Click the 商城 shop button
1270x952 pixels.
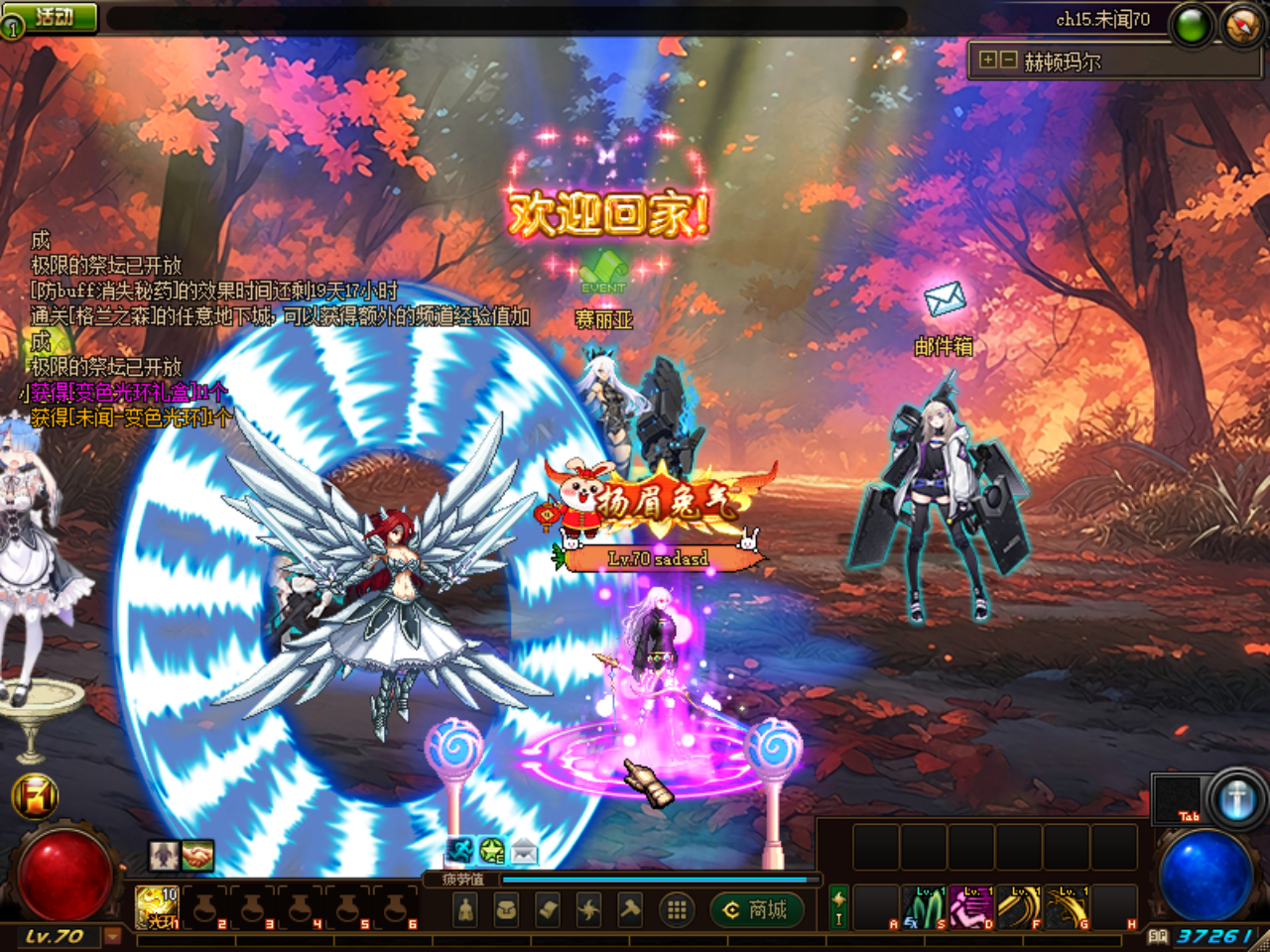click(757, 908)
